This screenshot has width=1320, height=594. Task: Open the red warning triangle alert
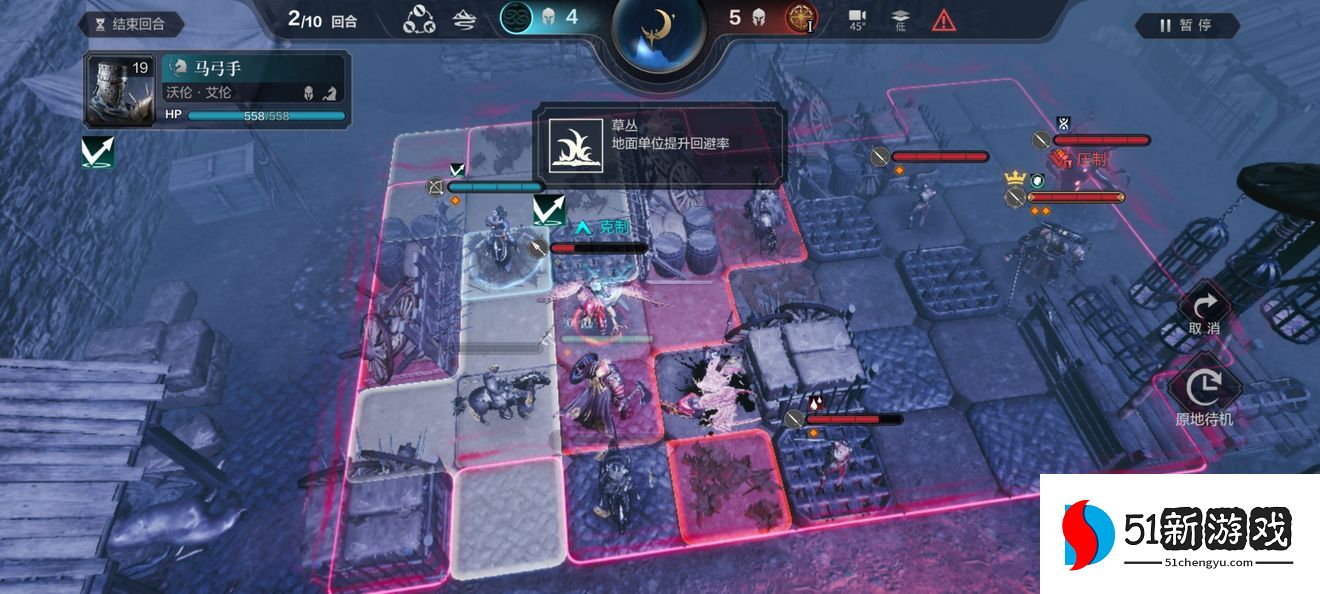(x=943, y=19)
